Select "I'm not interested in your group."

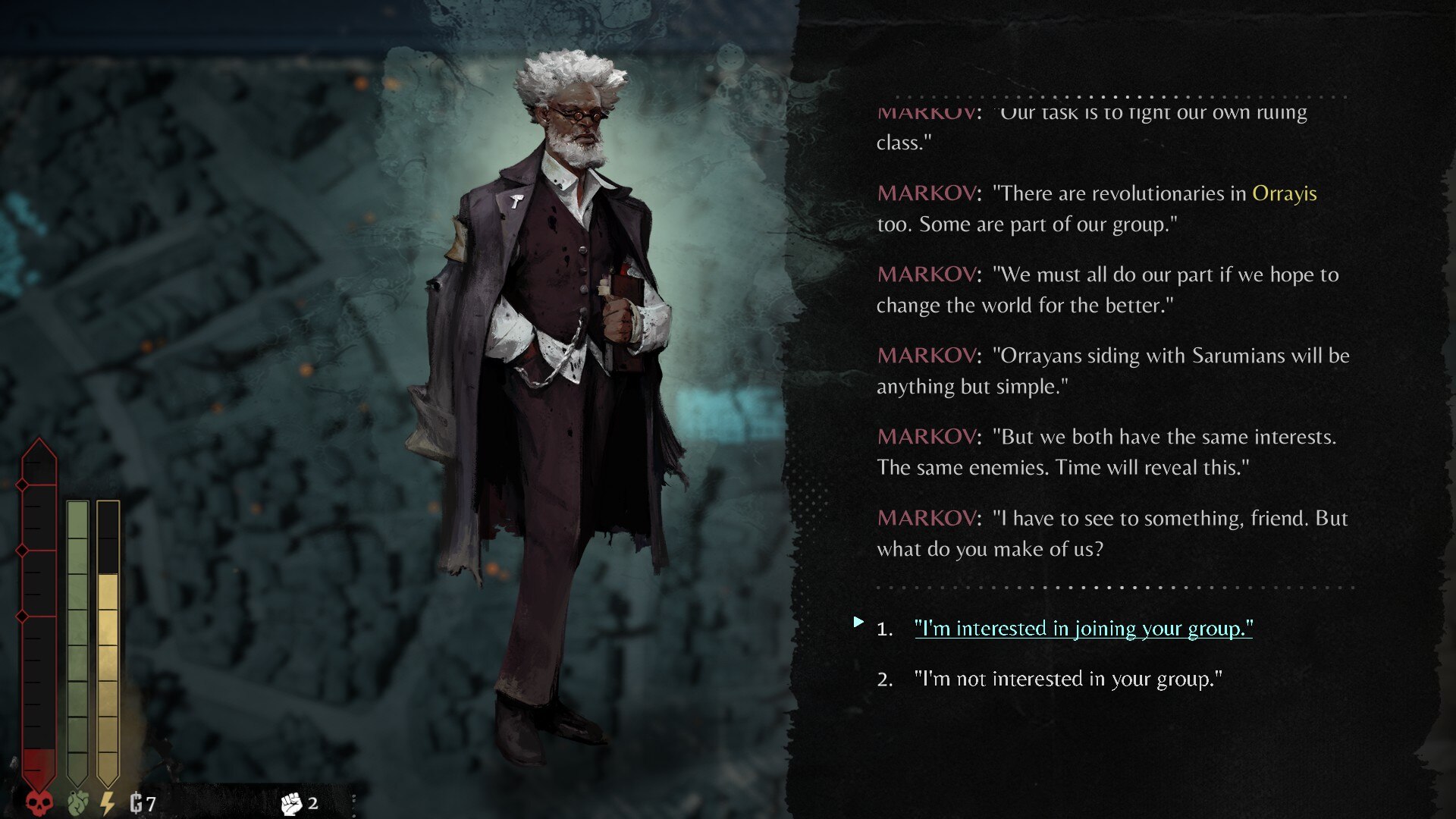point(1068,679)
